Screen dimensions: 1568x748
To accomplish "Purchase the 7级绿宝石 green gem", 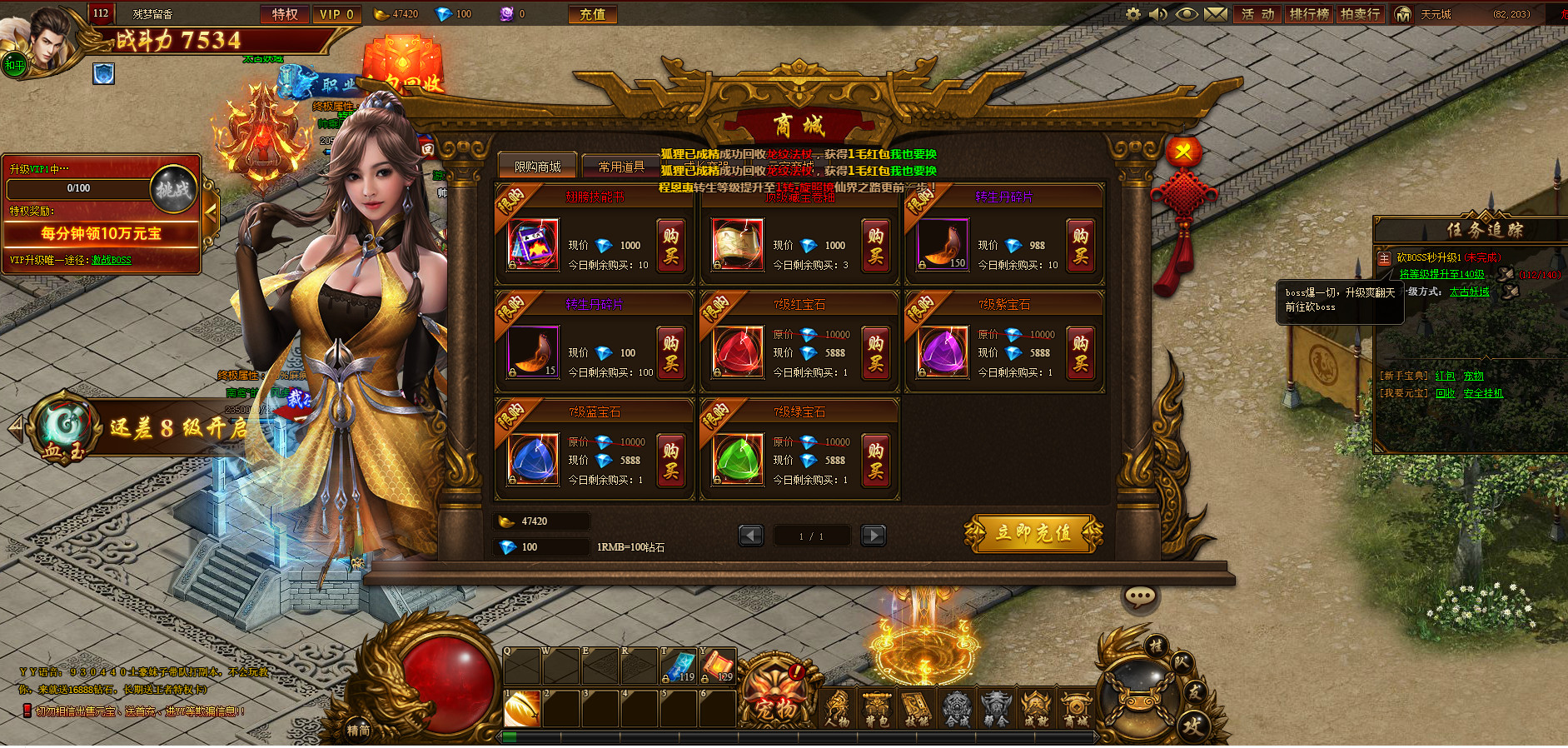I will coord(875,461).
